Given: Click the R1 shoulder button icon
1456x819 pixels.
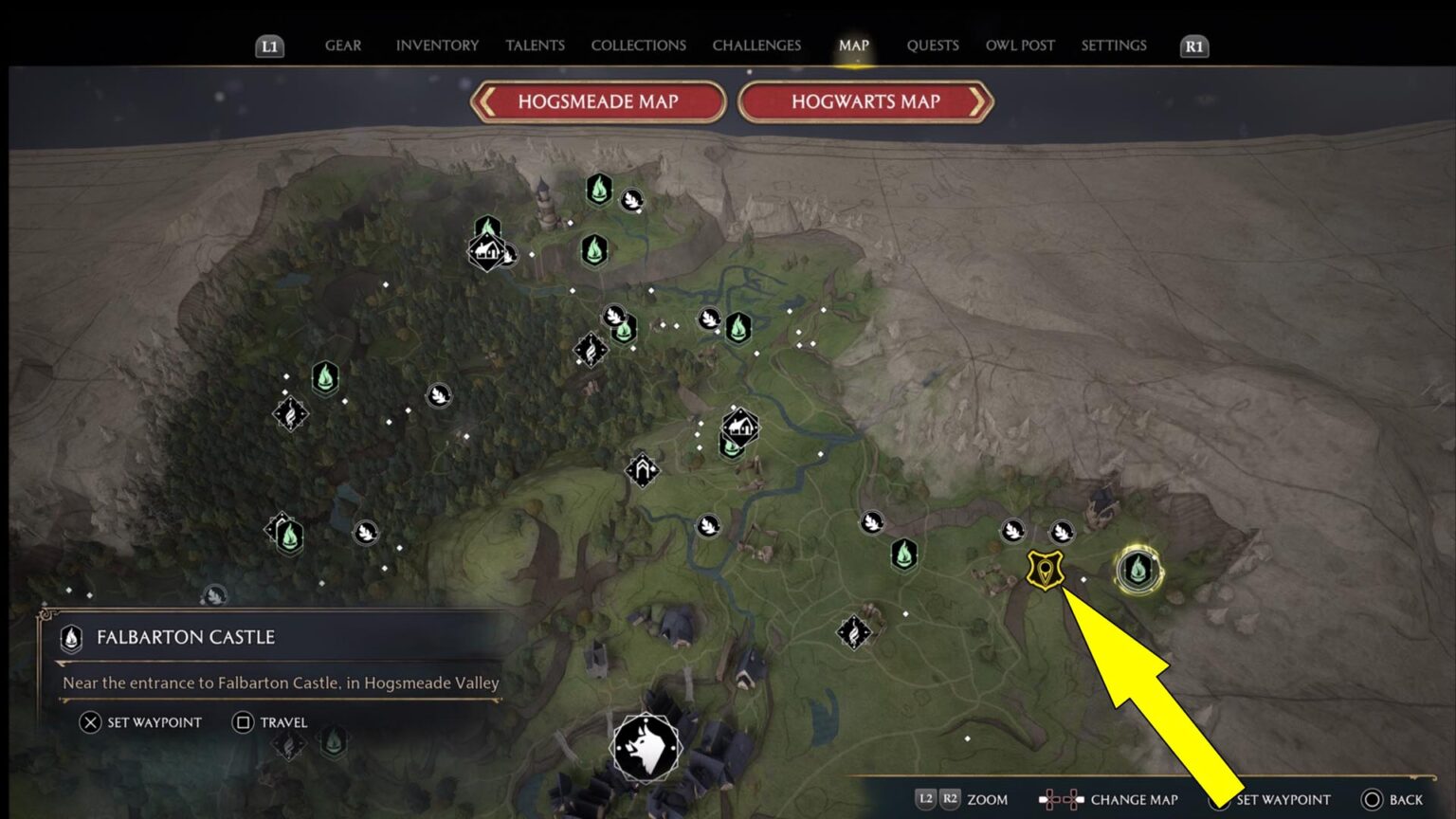Looking at the screenshot, I should (1192, 45).
